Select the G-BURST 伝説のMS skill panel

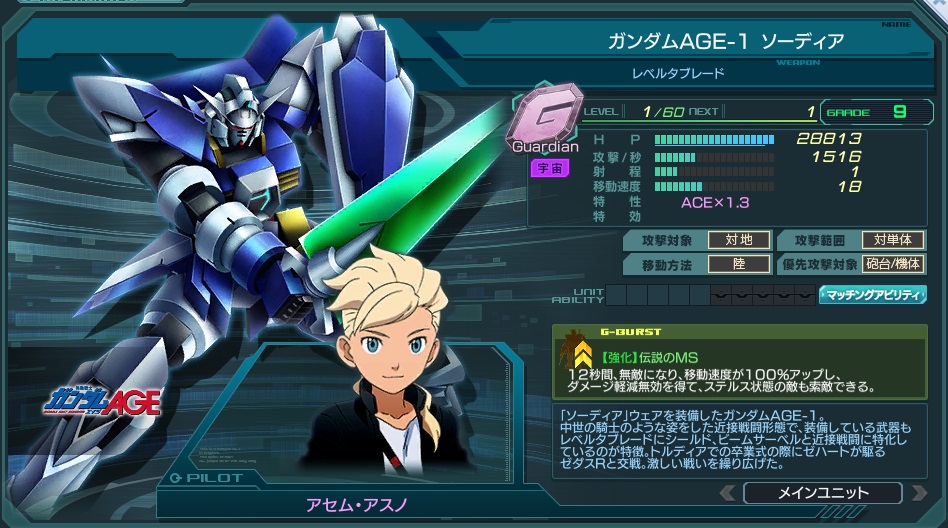click(739, 362)
